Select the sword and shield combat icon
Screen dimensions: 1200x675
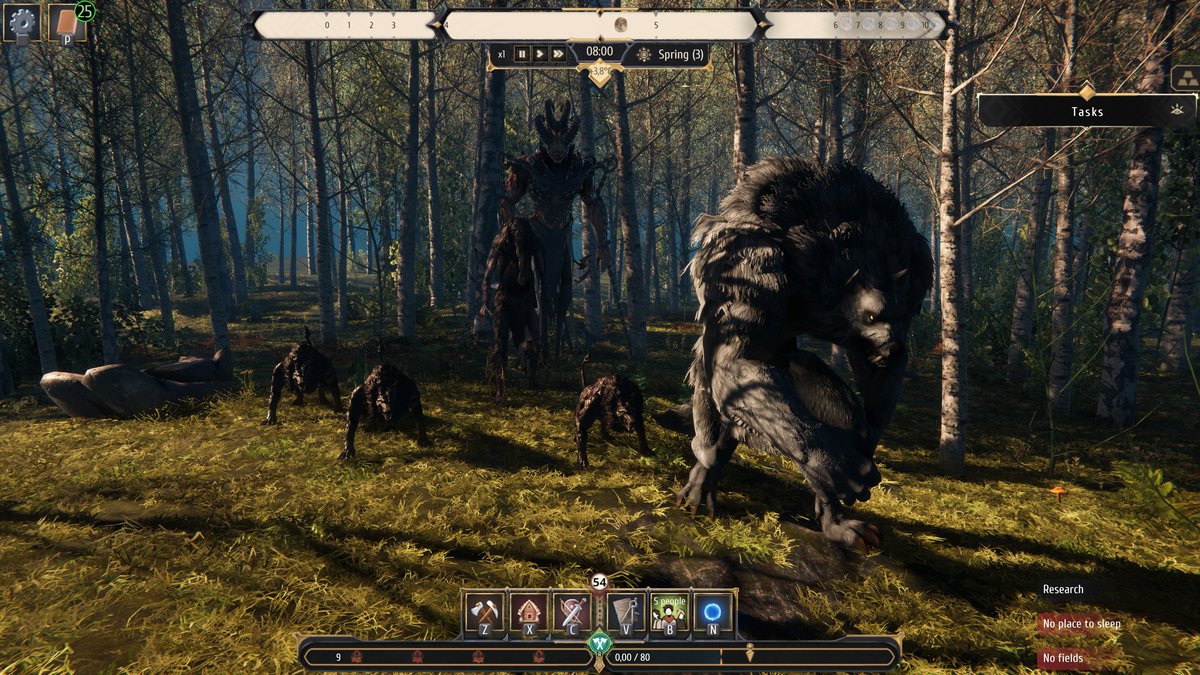click(x=572, y=614)
